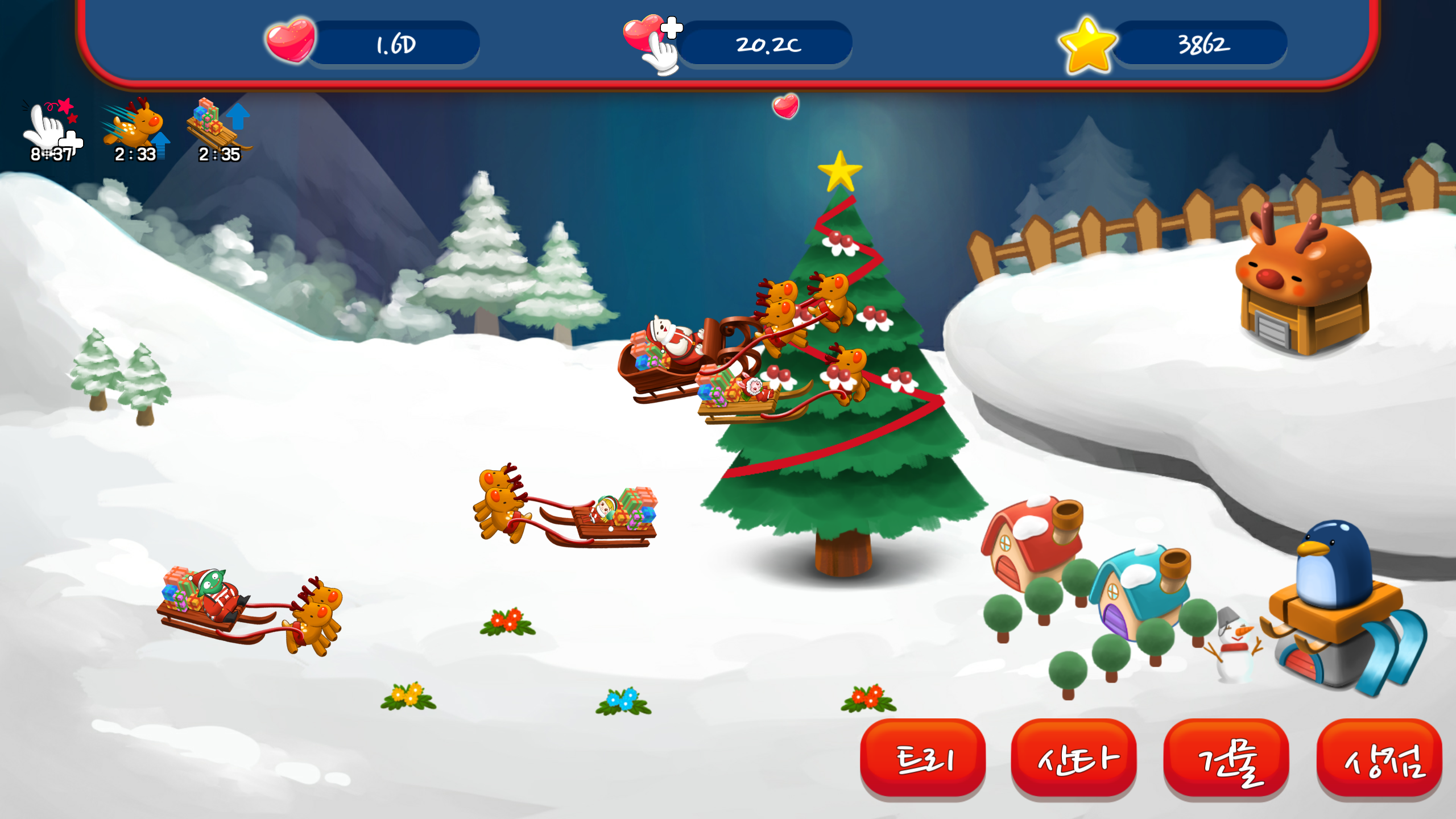Click the pink heart currency icon
The height and width of the screenshot is (819, 1456).
point(291,43)
